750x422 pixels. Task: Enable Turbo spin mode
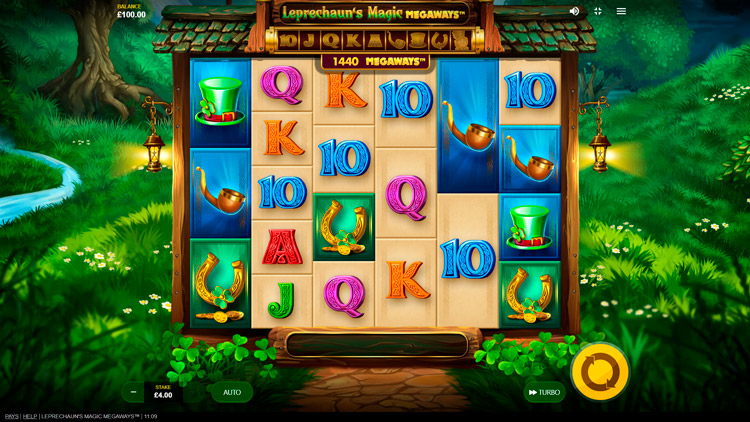(x=544, y=393)
